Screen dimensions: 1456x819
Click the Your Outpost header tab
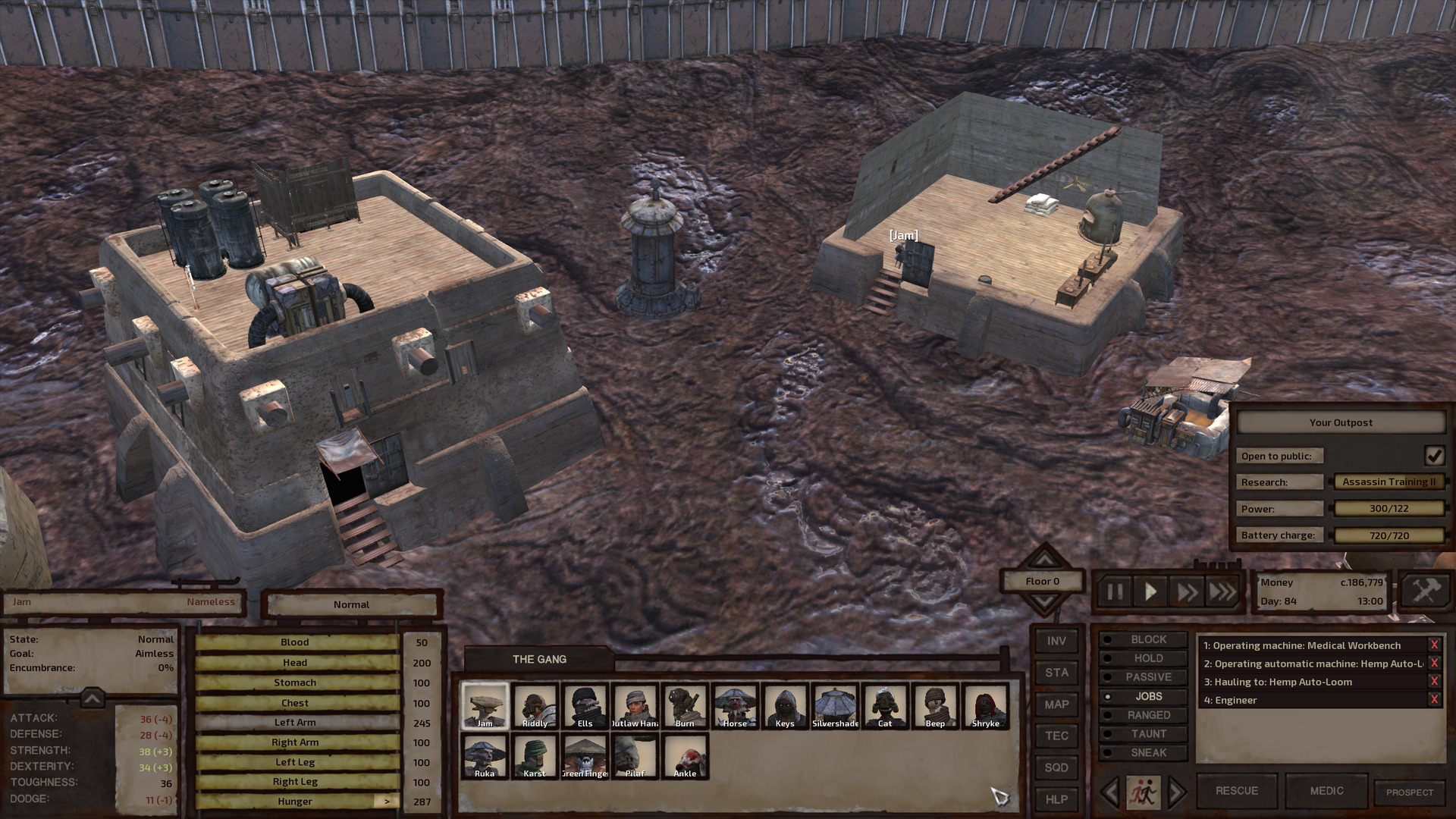[1340, 422]
